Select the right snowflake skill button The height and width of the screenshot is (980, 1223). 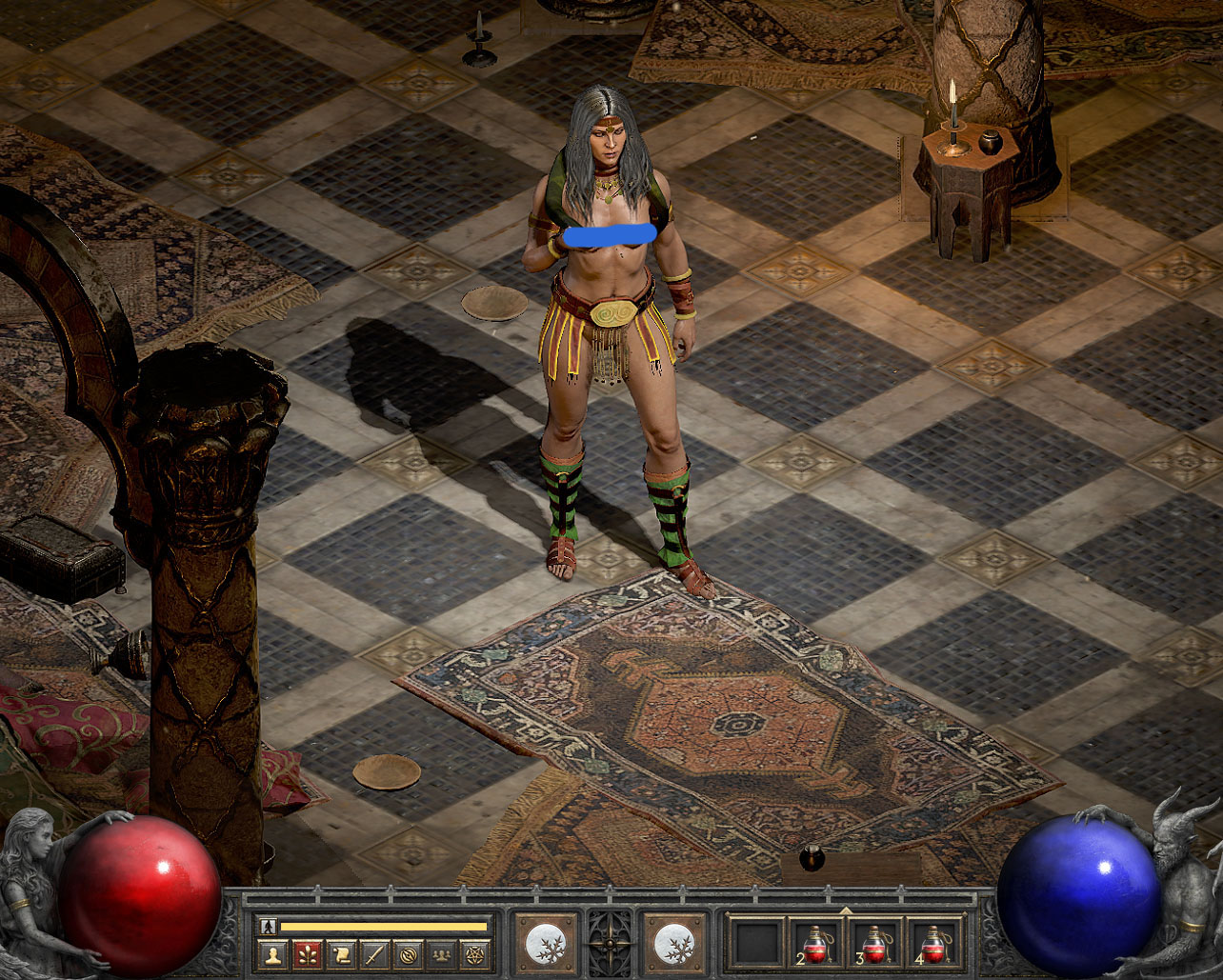(674, 944)
